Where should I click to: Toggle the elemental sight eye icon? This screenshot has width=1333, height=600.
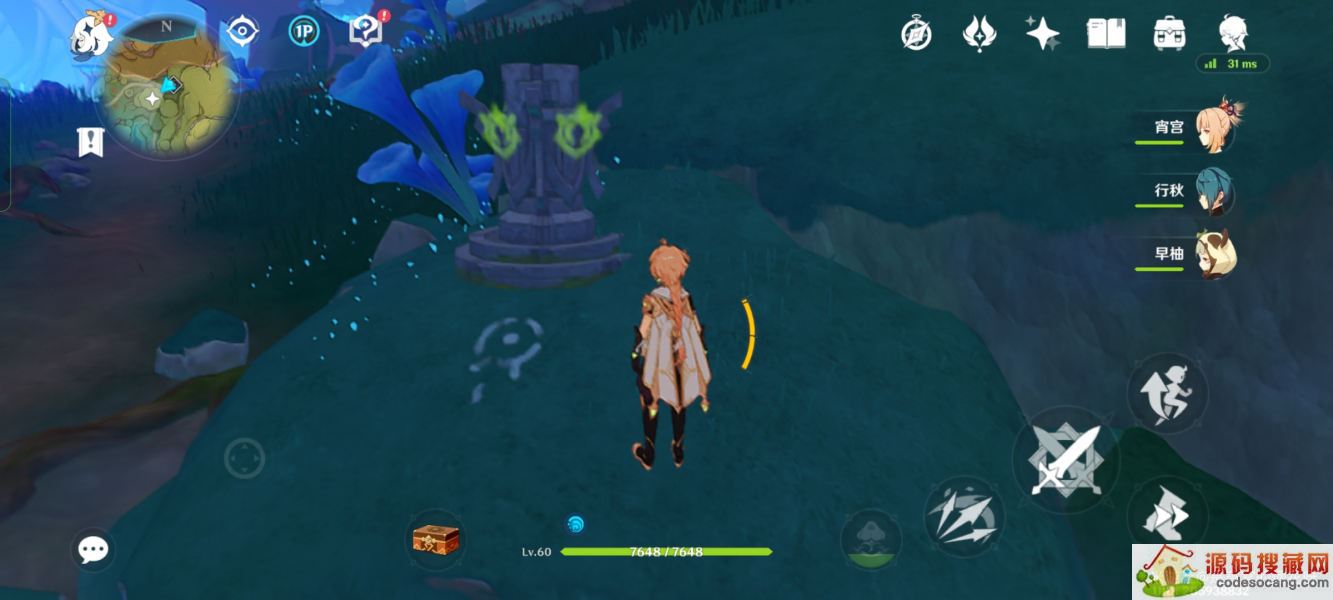tap(242, 31)
